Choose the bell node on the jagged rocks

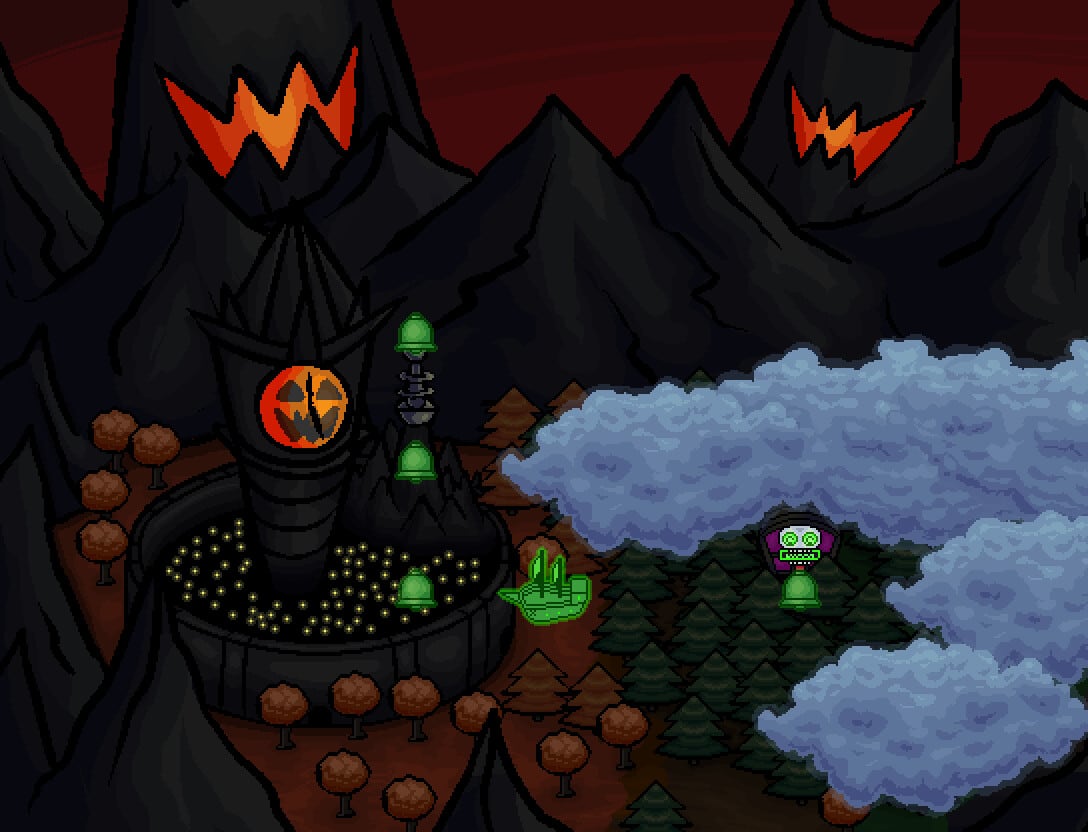tap(416, 462)
